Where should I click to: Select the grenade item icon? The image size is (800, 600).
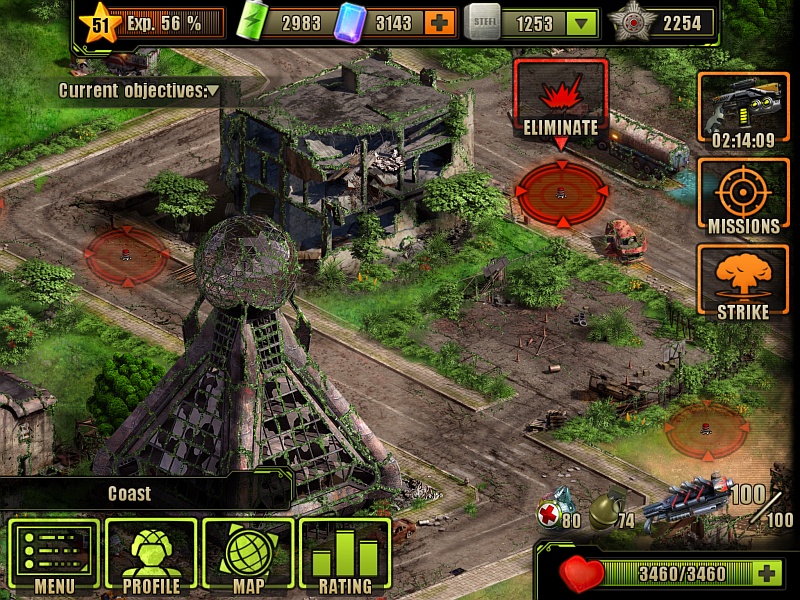pyautogui.click(x=606, y=508)
